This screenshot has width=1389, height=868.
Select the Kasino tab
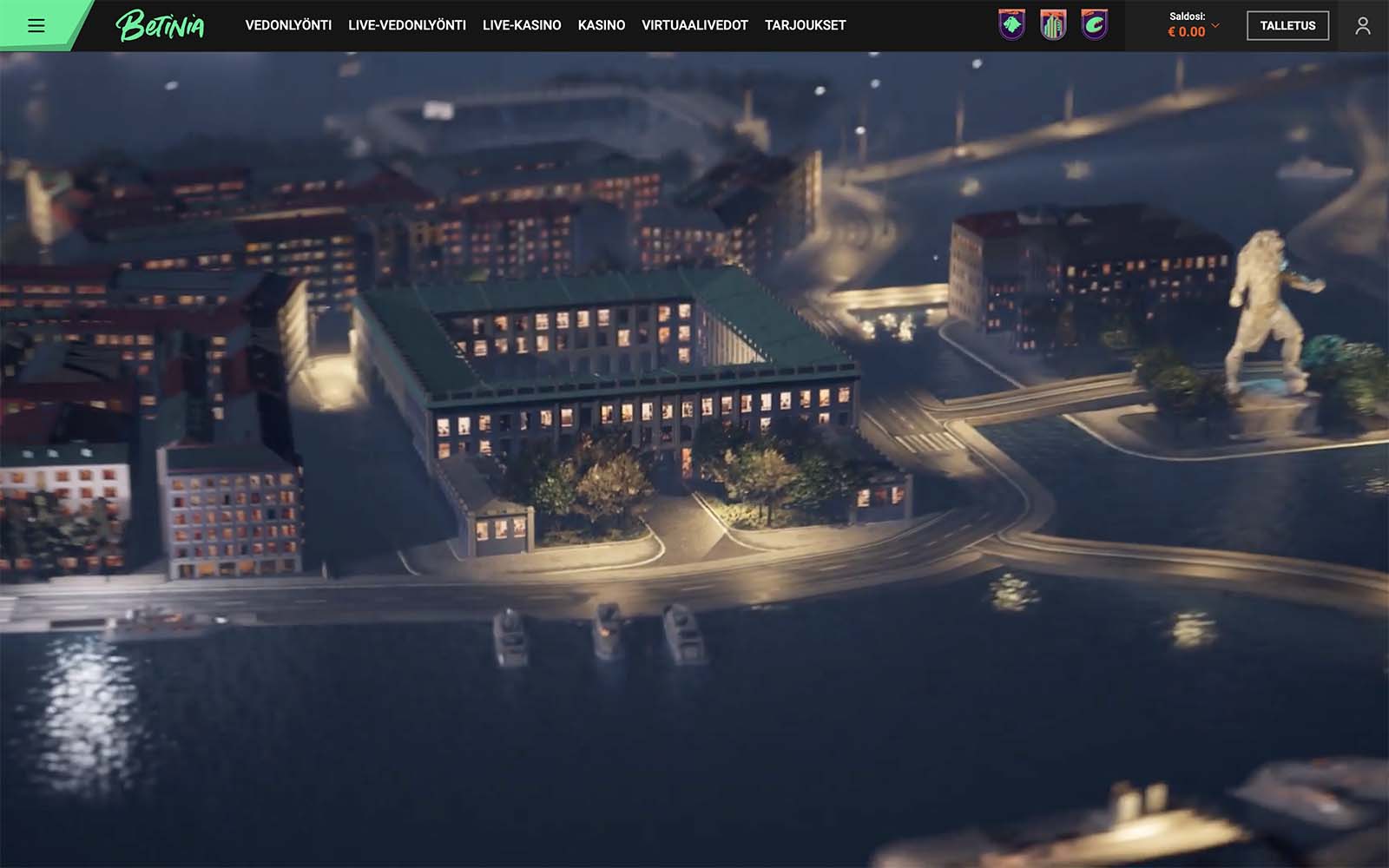pyautogui.click(x=602, y=25)
